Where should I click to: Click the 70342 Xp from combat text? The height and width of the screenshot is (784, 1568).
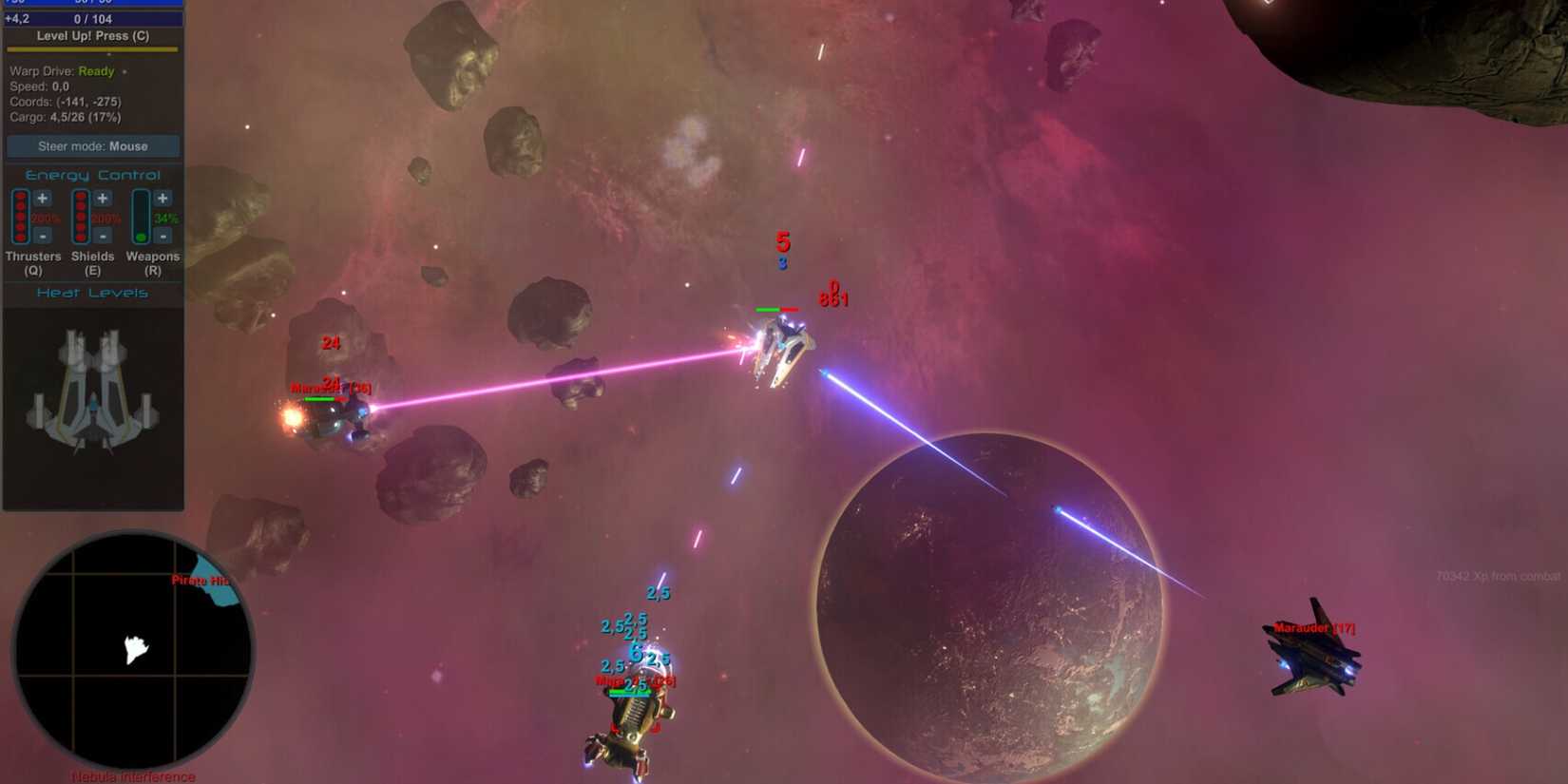pos(1500,574)
